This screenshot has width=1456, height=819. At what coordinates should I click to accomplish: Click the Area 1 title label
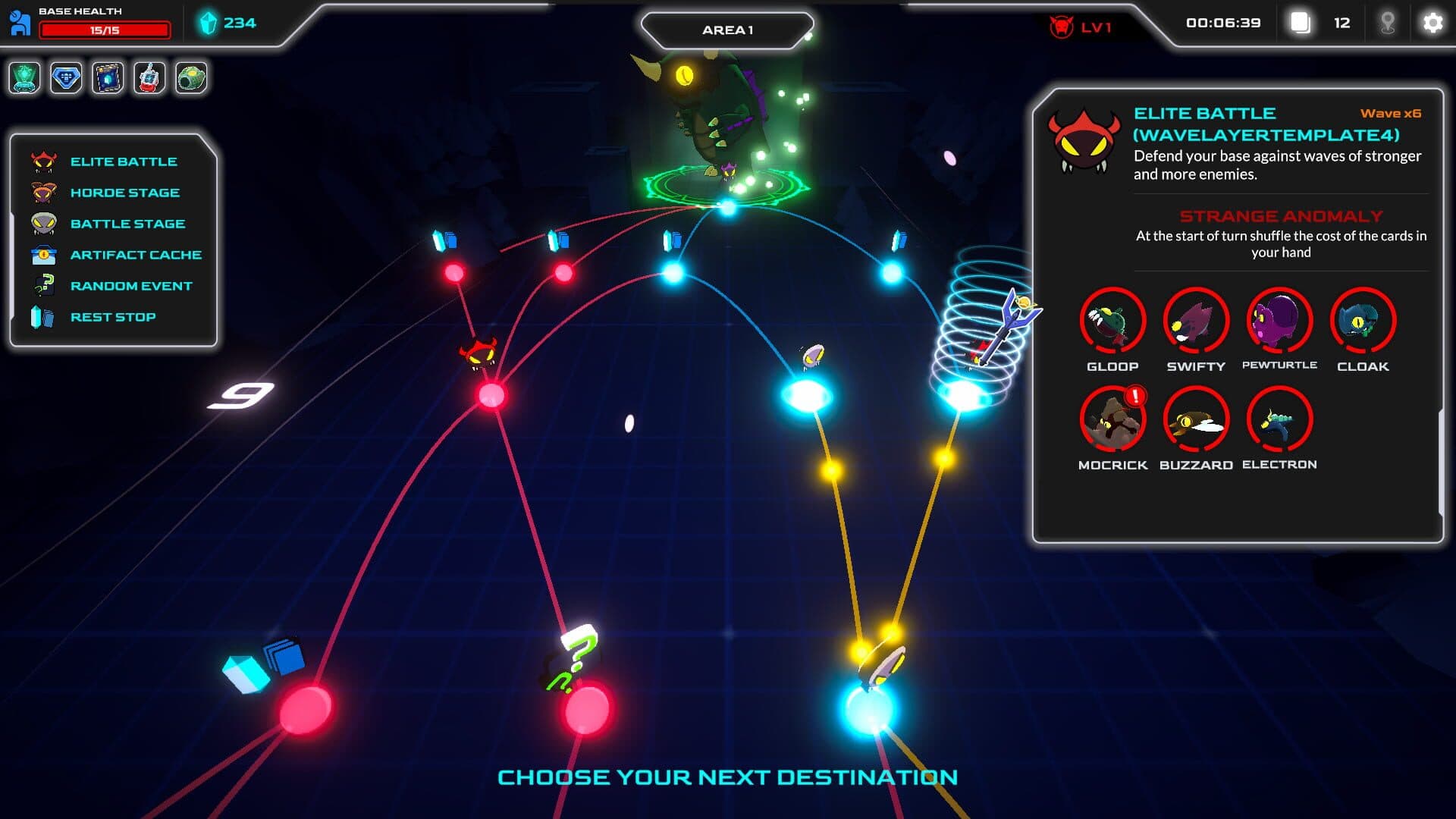727,29
